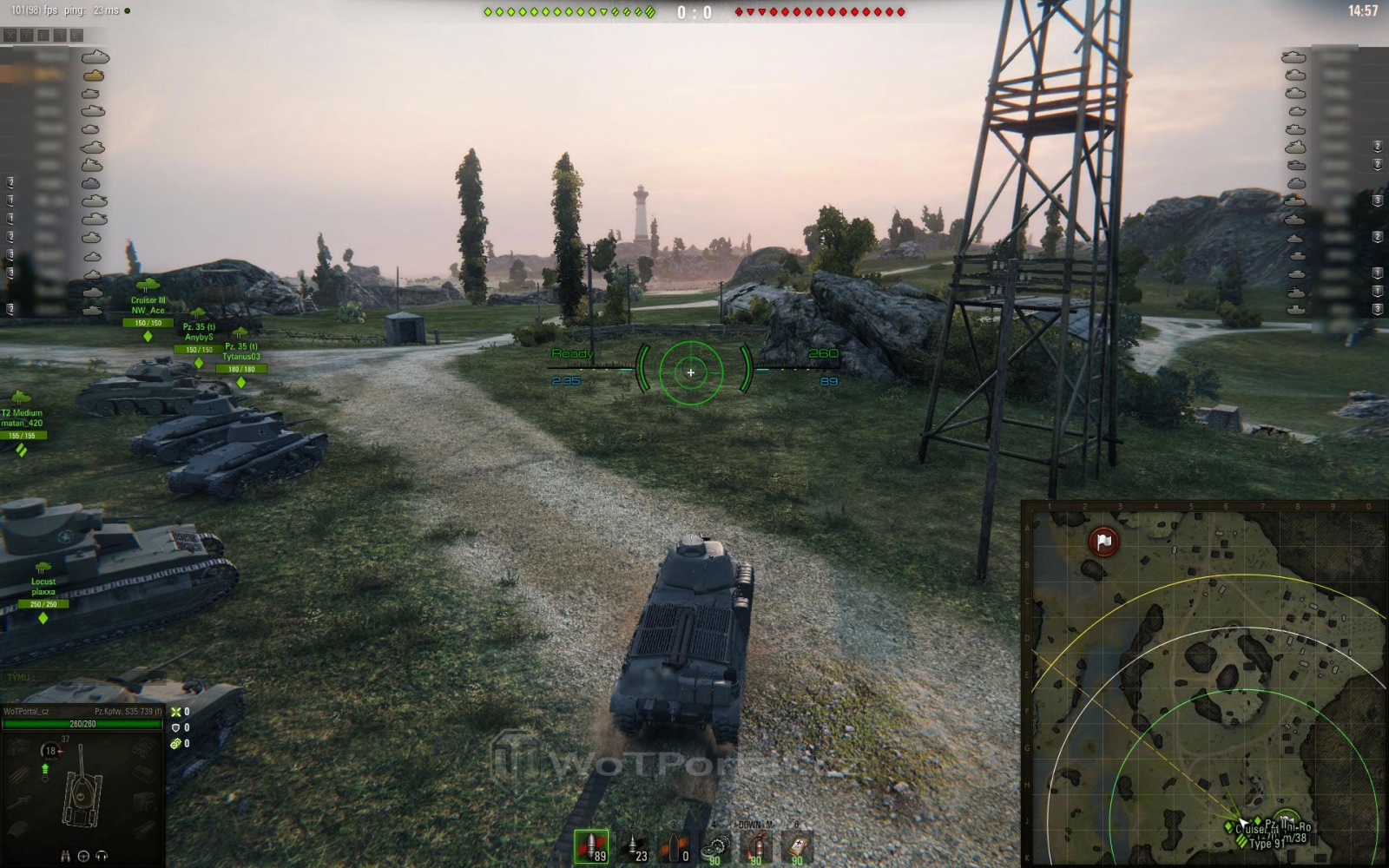Screen dimensions: 1389x868
Task: Use the repair kit consumable
Action: 716,846
